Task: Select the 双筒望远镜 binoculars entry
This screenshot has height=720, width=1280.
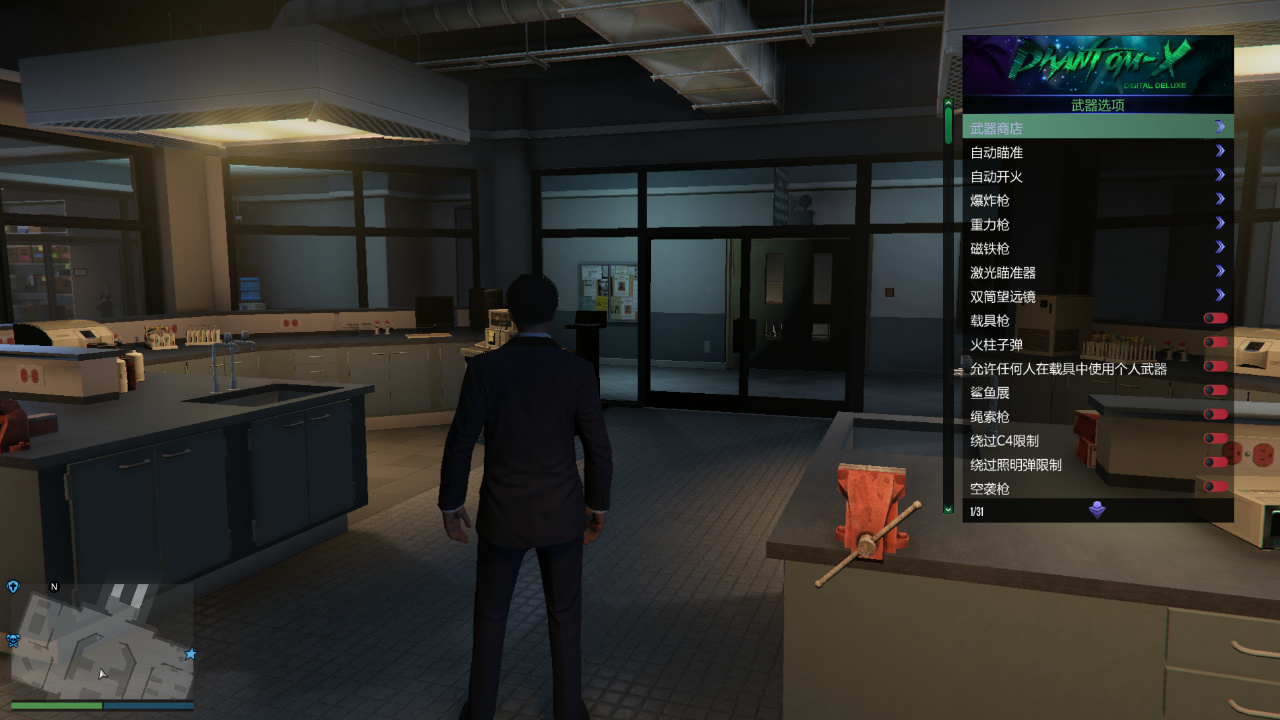Action: pos(1097,296)
